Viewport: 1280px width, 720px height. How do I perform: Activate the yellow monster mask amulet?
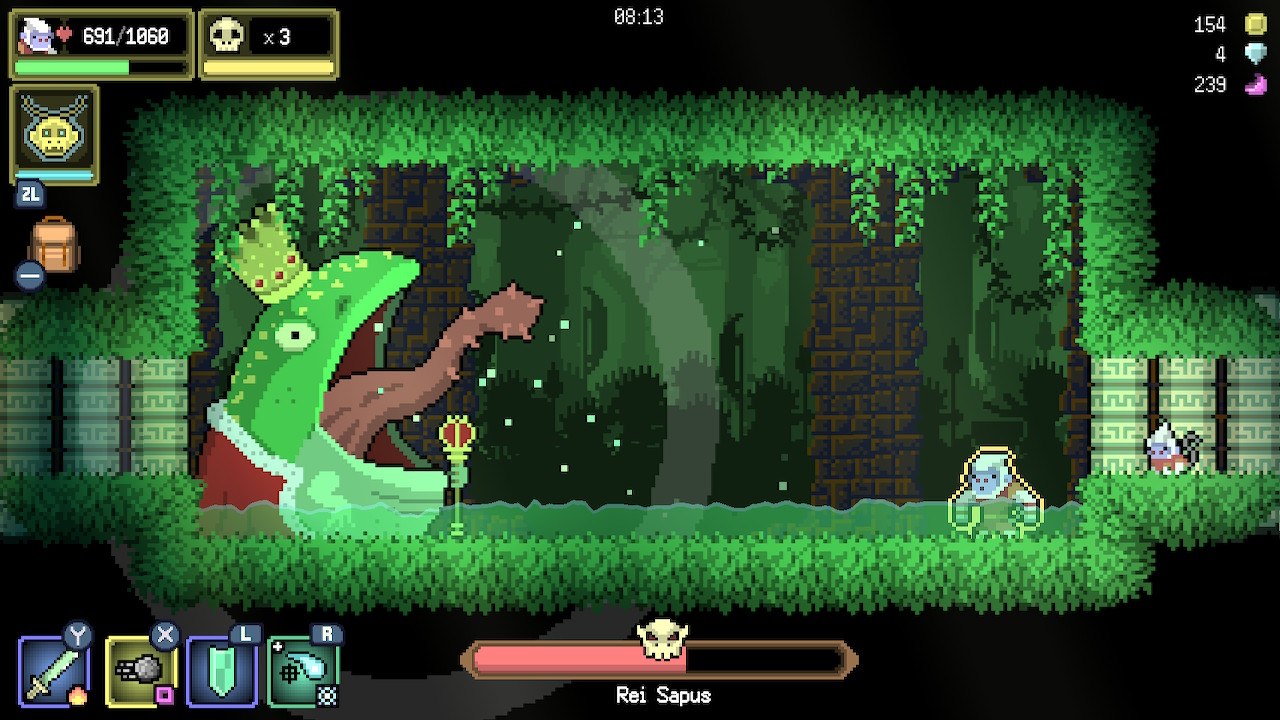tap(54, 133)
